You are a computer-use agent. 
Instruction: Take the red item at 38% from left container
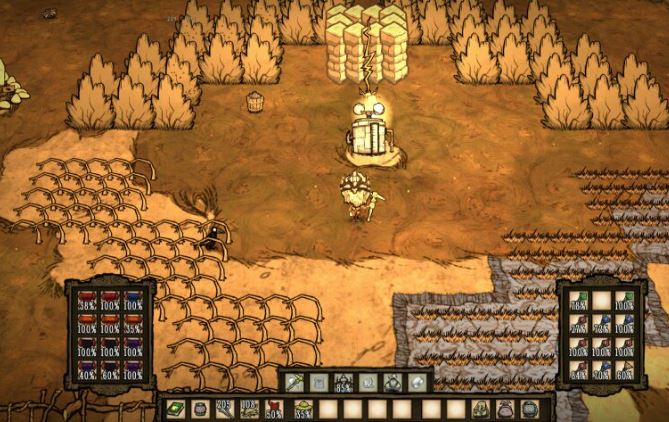pyautogui.click(x=86, y=300)
